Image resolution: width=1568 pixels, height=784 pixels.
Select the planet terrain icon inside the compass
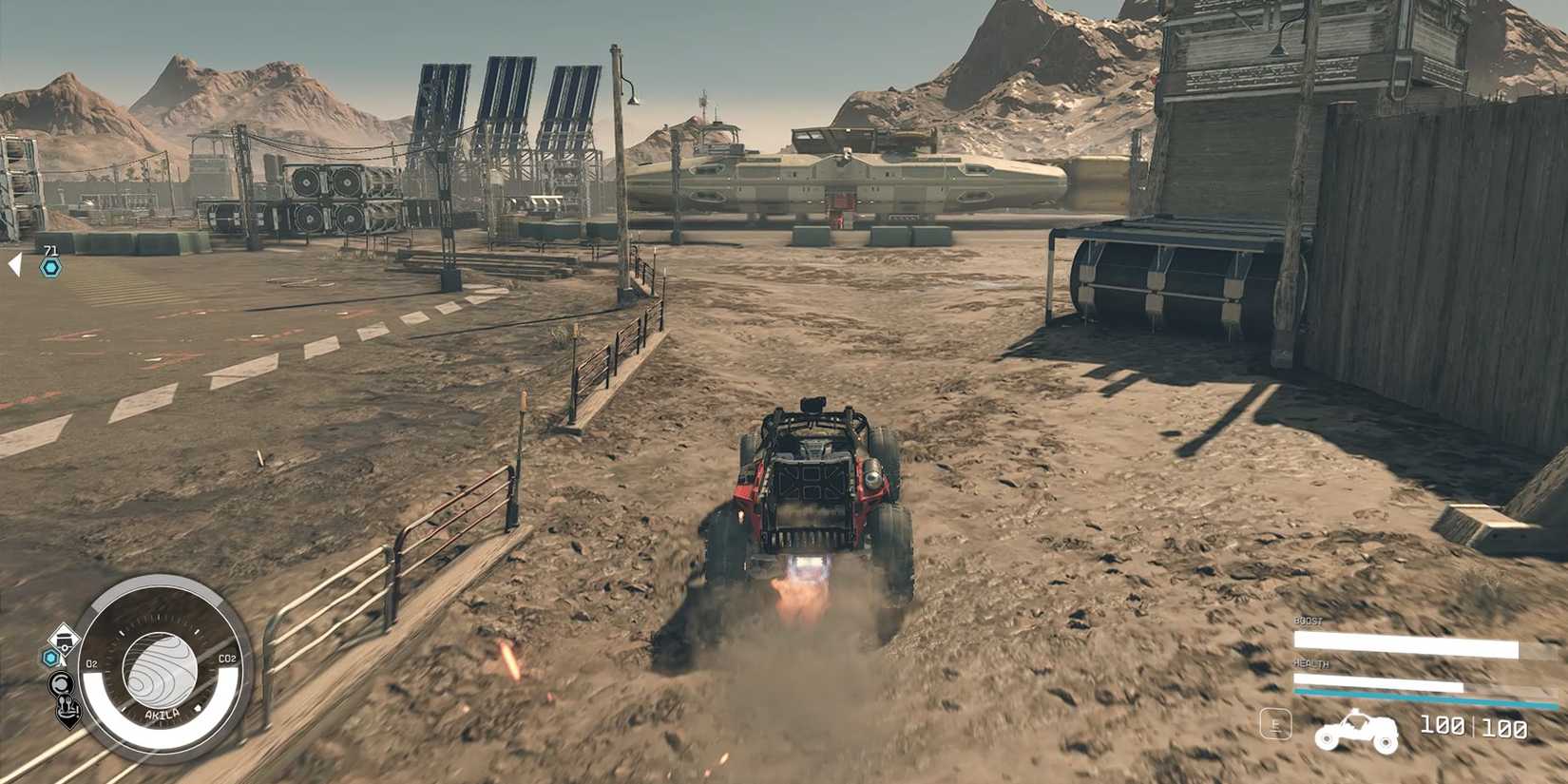click(160, 669)
